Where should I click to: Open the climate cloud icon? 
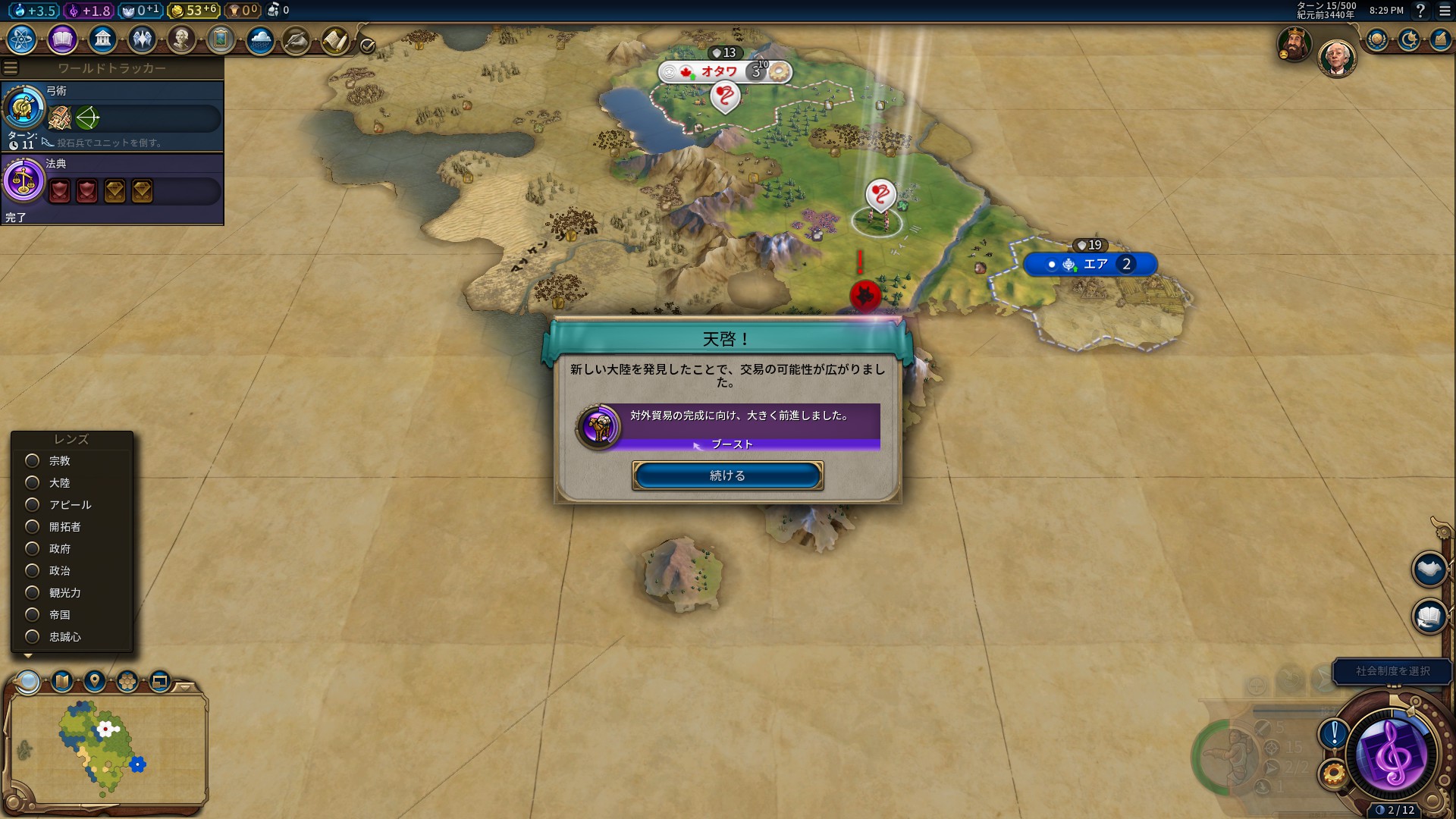260,39
